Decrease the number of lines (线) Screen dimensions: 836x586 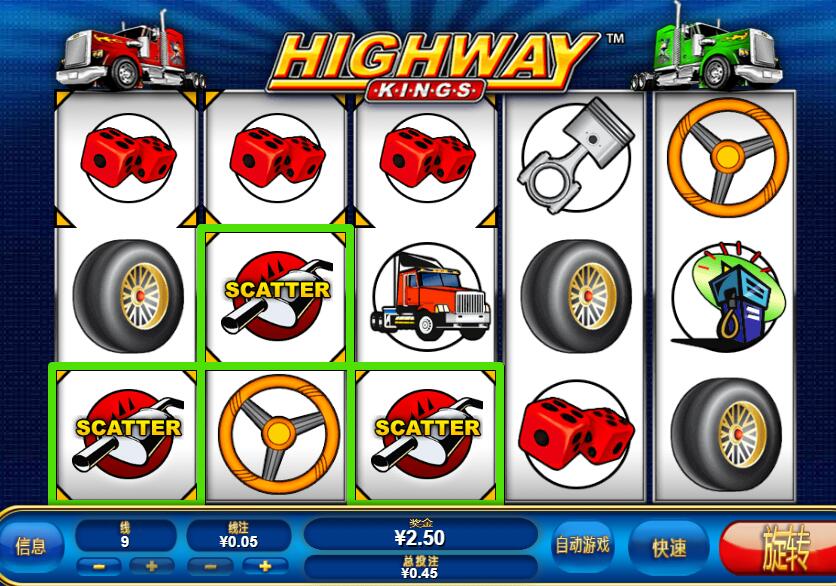[98, 566]
